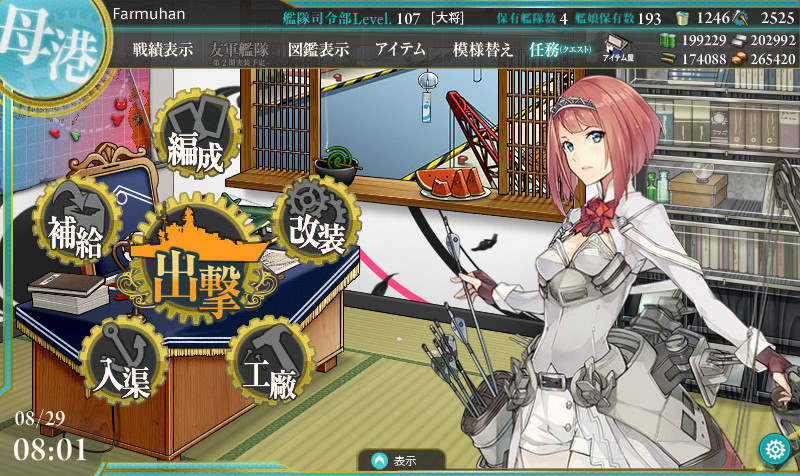Open the 入渠 repair dock menu
Viewport: 800px width, 476px height.
[x=121, y=360]
